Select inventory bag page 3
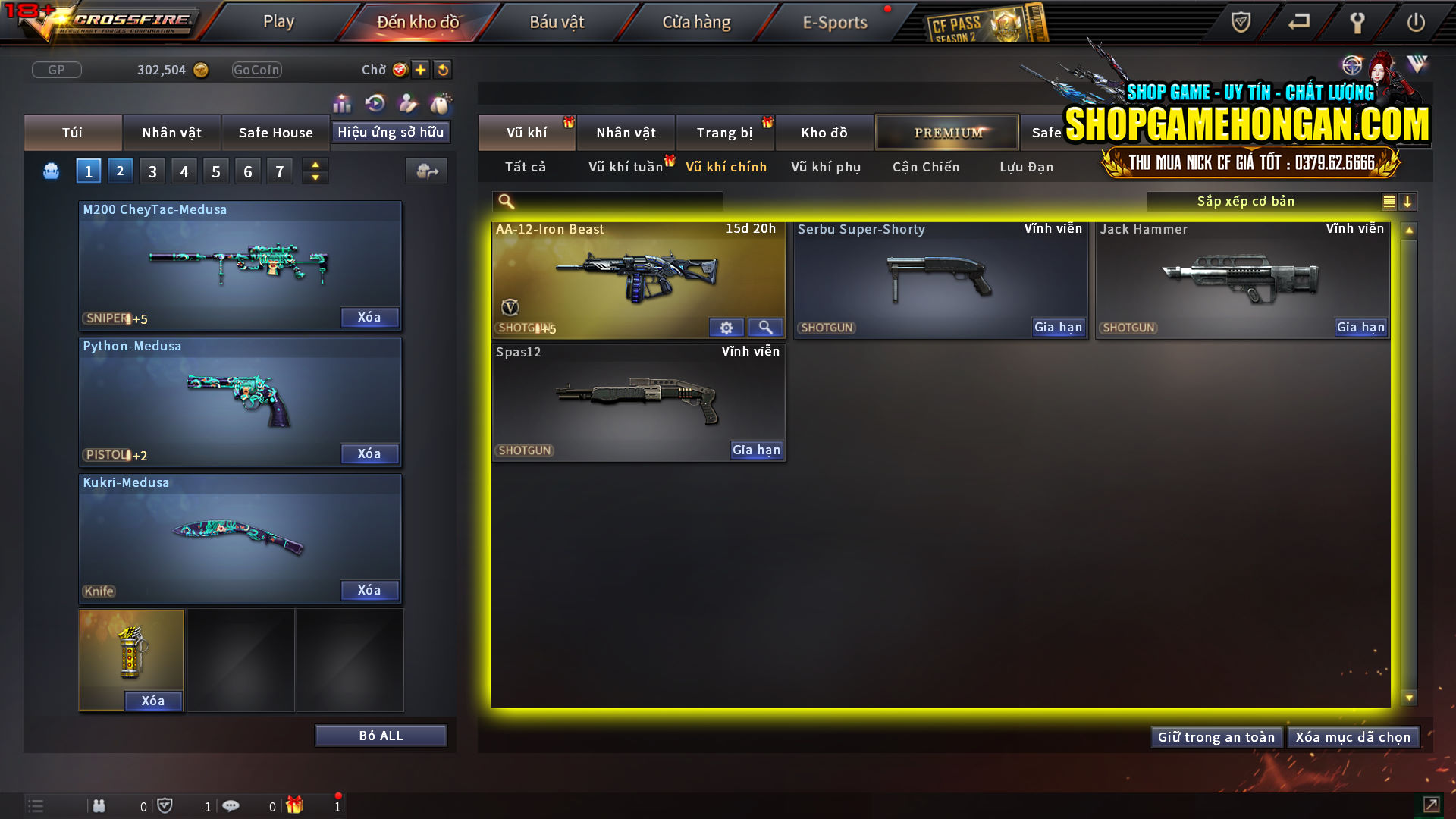1456x819 pixels. tap(152, 171)
